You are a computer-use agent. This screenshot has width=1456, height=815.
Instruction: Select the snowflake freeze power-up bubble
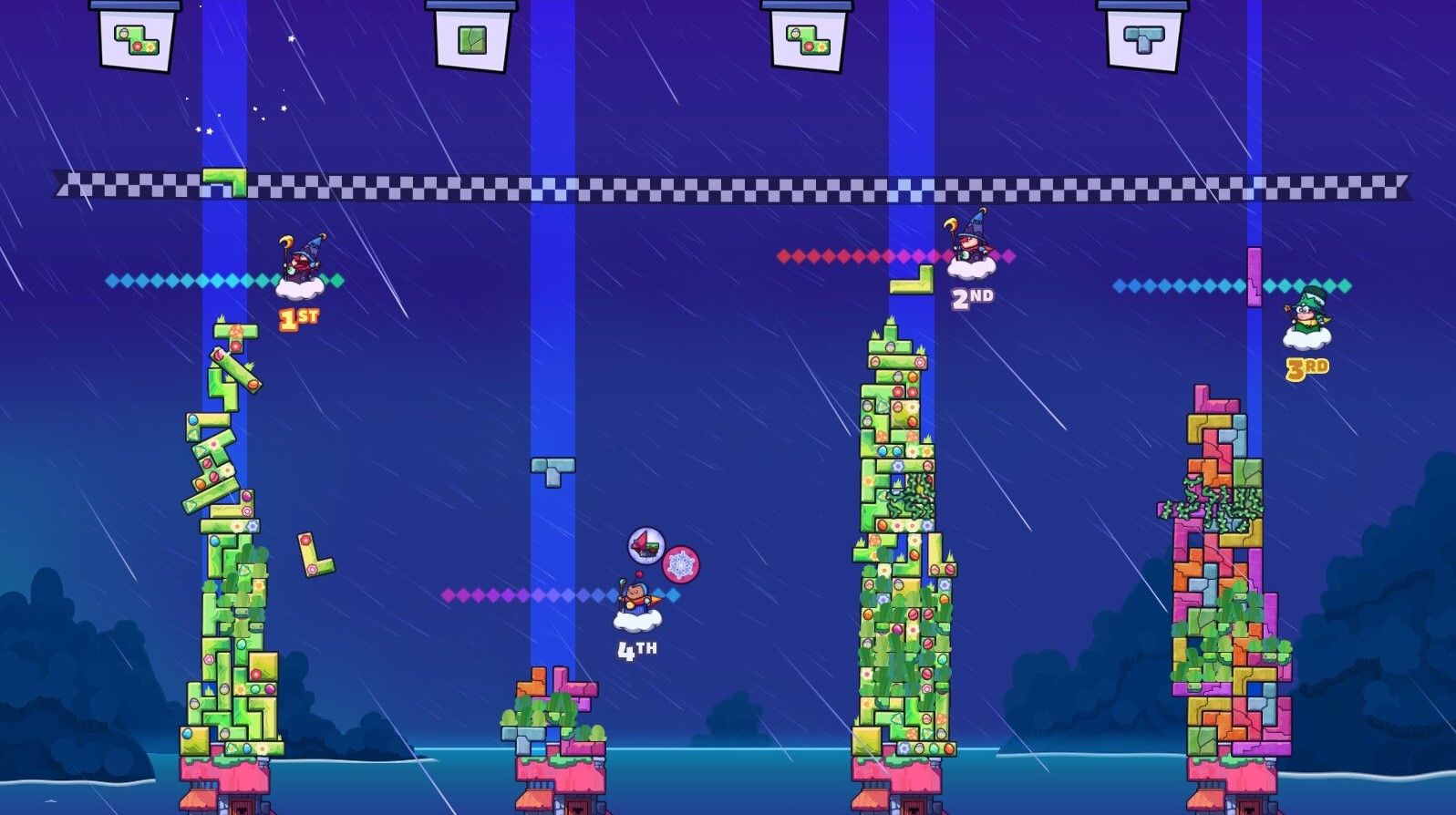[x=679, y=565]
